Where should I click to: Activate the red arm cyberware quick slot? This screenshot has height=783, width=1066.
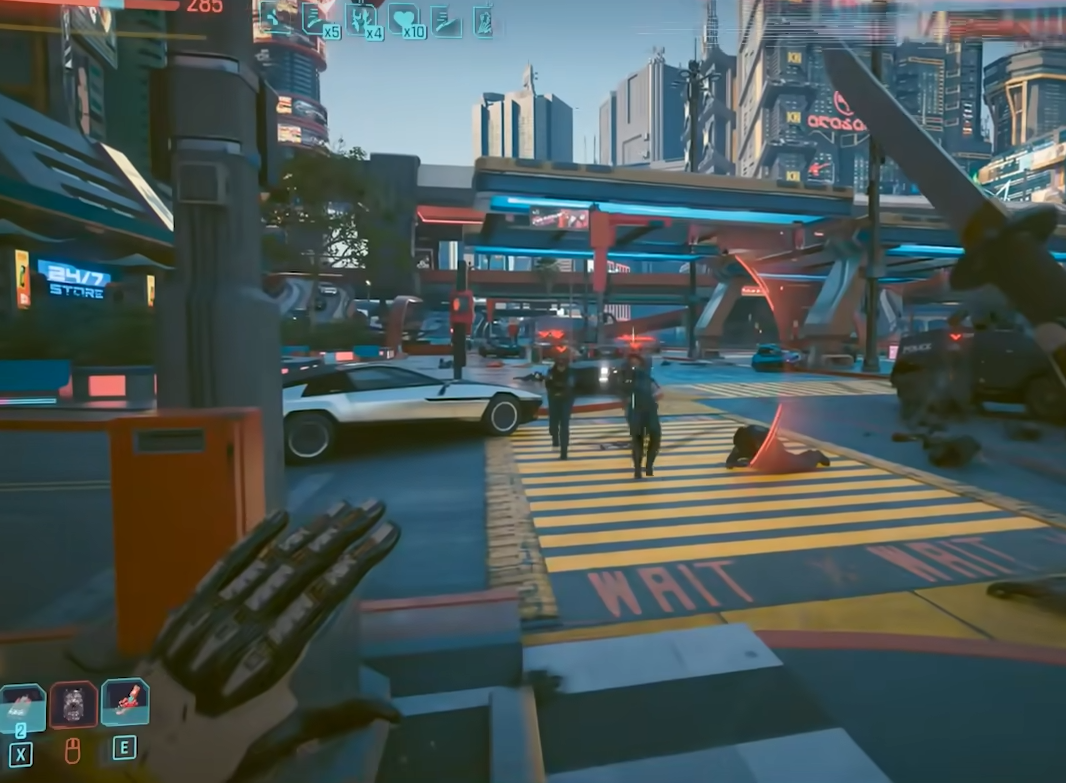point(125,701)
